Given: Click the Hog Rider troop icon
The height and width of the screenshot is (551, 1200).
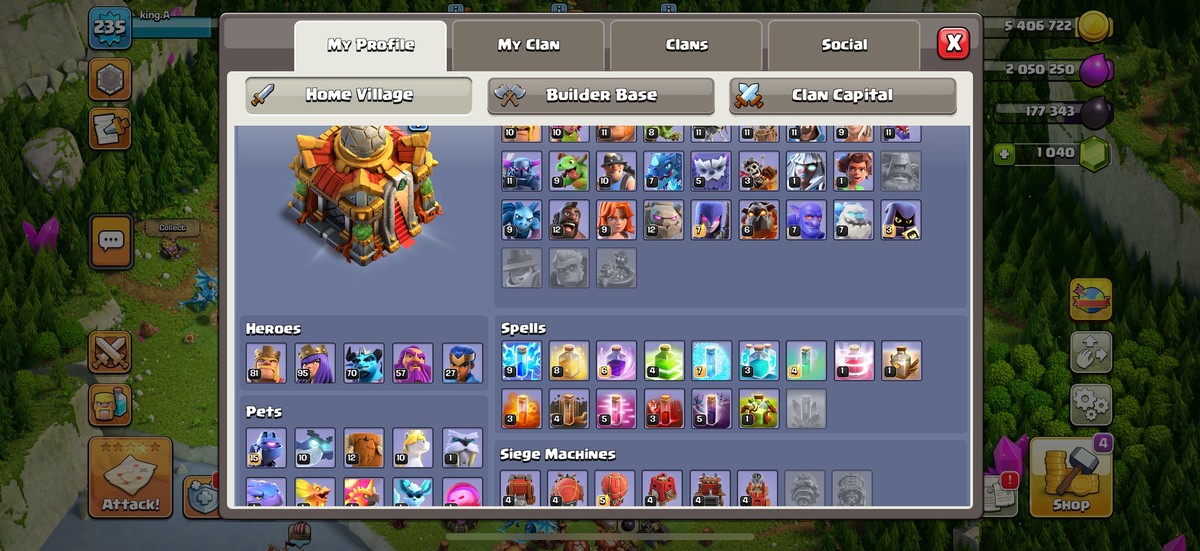Looking at the screenshot, I should coord(569,220).
